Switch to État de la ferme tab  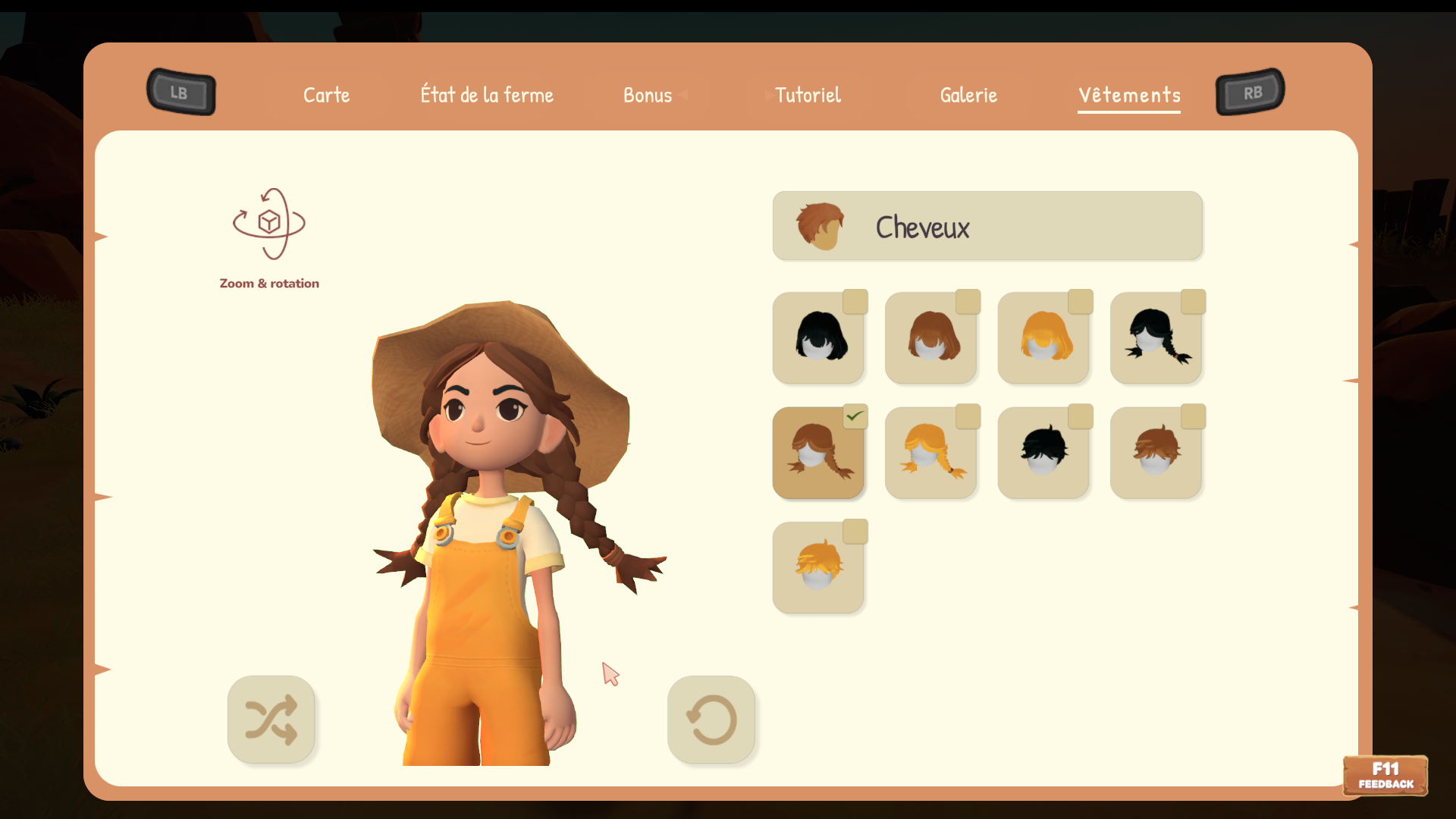click(x=487, y=95)
